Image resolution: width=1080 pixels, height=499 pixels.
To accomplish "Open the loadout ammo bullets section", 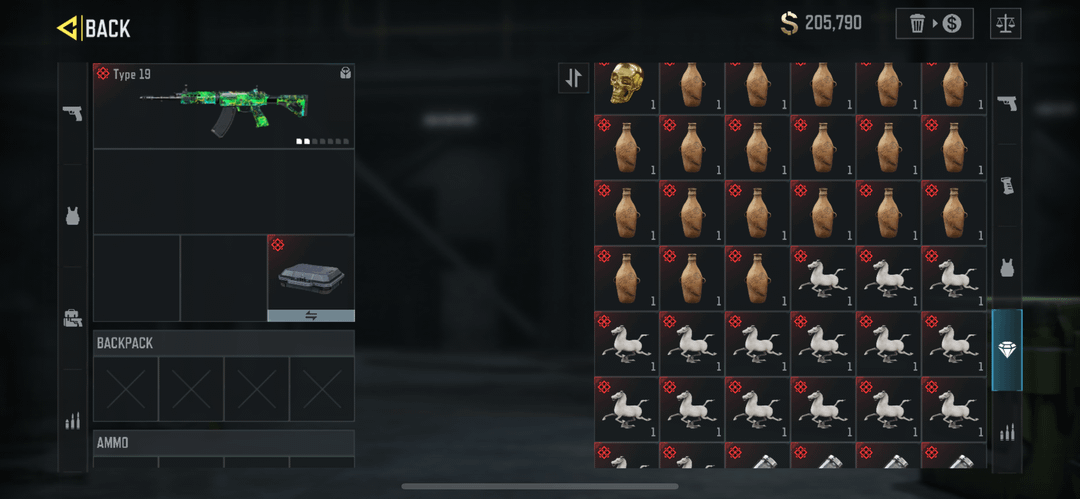I will [x=72, y=421].
